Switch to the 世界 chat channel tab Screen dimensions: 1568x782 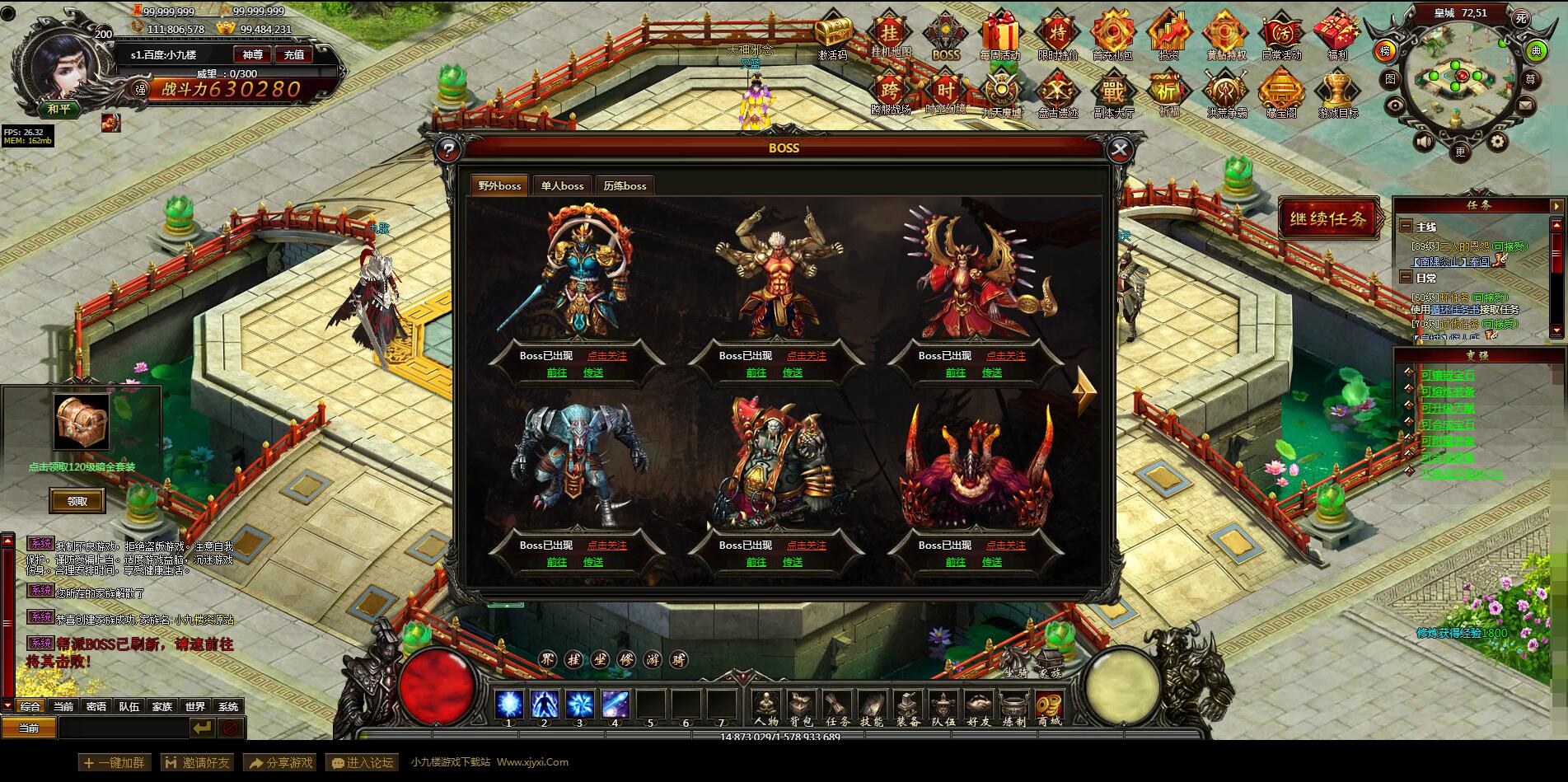tap(195, 707)
